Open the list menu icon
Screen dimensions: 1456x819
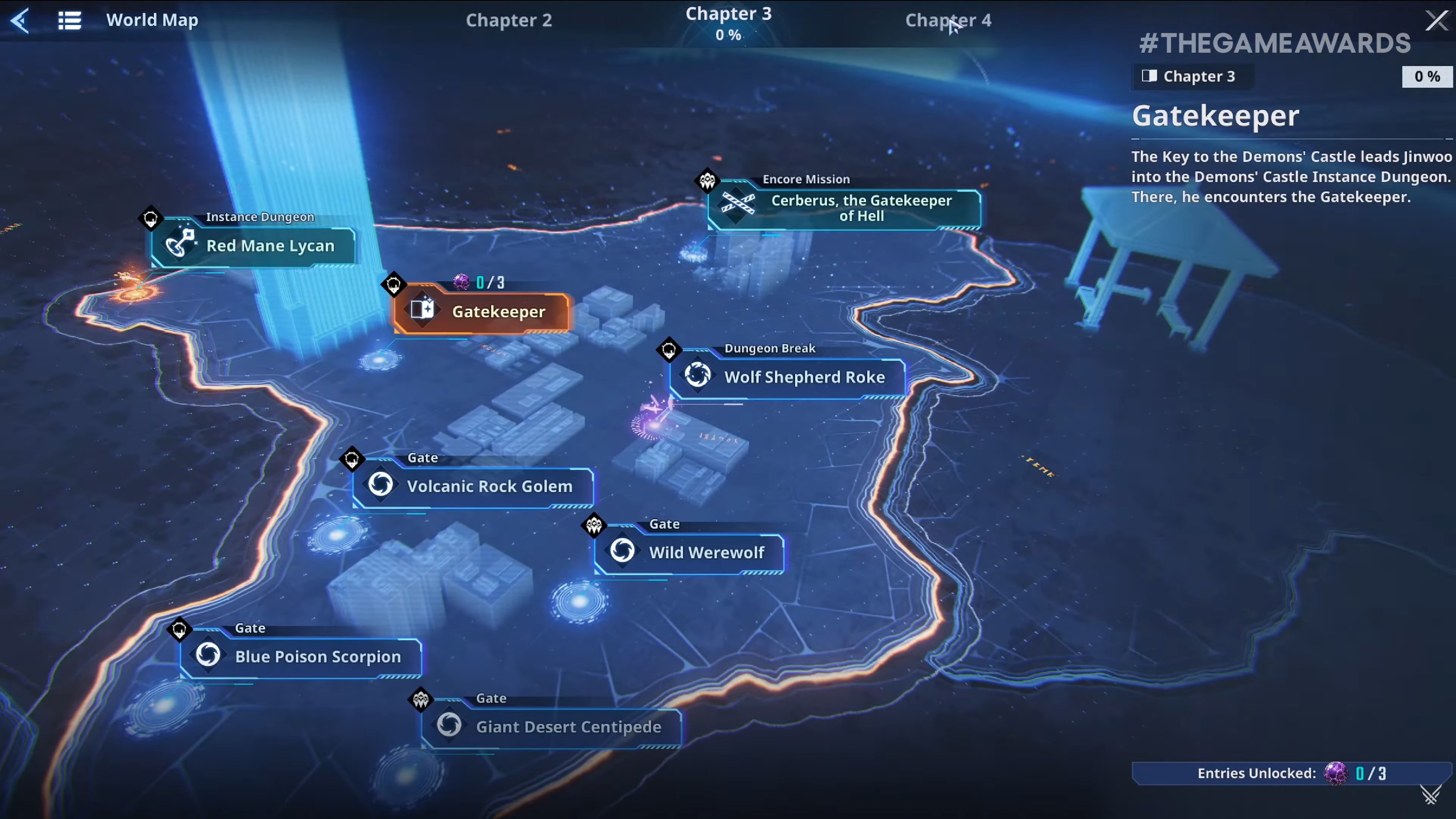coord(69,20)
